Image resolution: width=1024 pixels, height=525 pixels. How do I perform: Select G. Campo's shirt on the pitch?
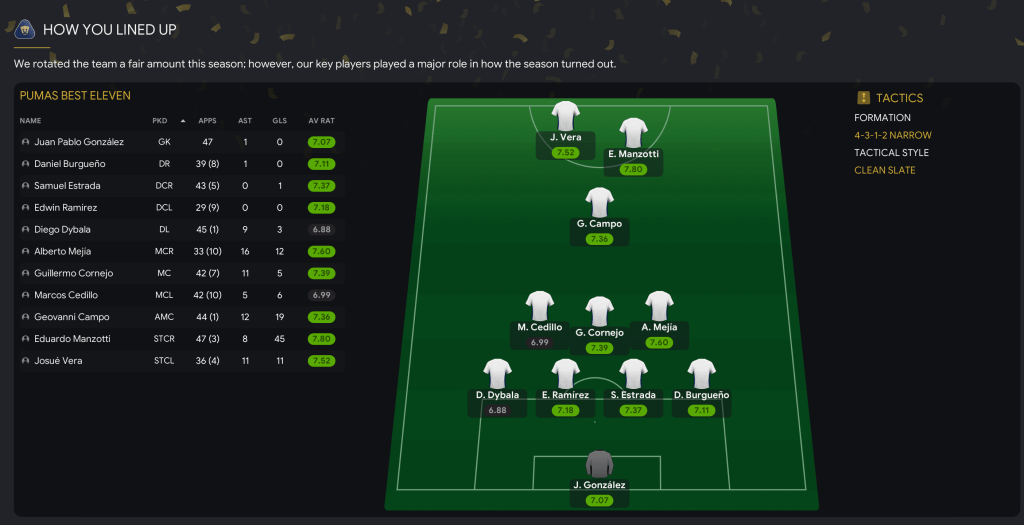click(x=599, y=203)
